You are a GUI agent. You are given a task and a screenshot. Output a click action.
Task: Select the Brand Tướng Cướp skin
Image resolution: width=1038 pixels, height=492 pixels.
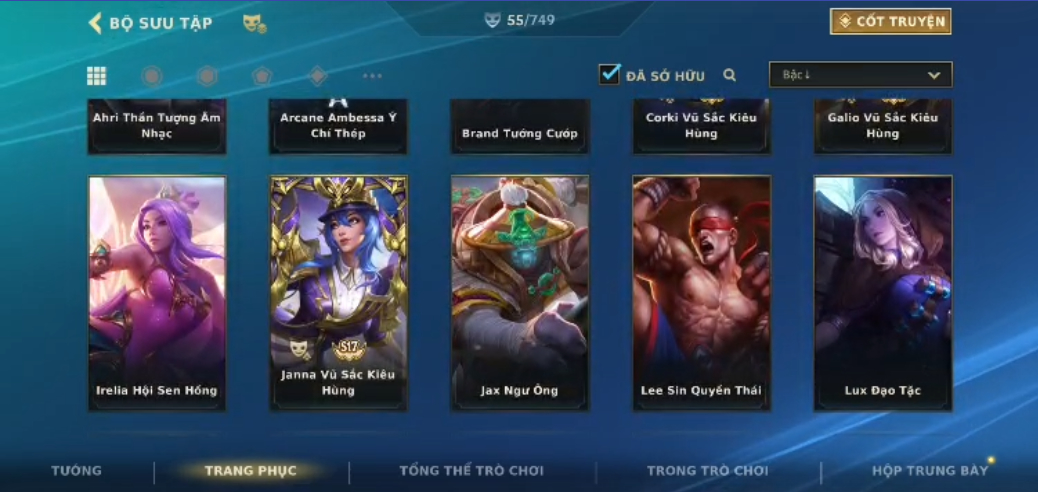[519, 128]
